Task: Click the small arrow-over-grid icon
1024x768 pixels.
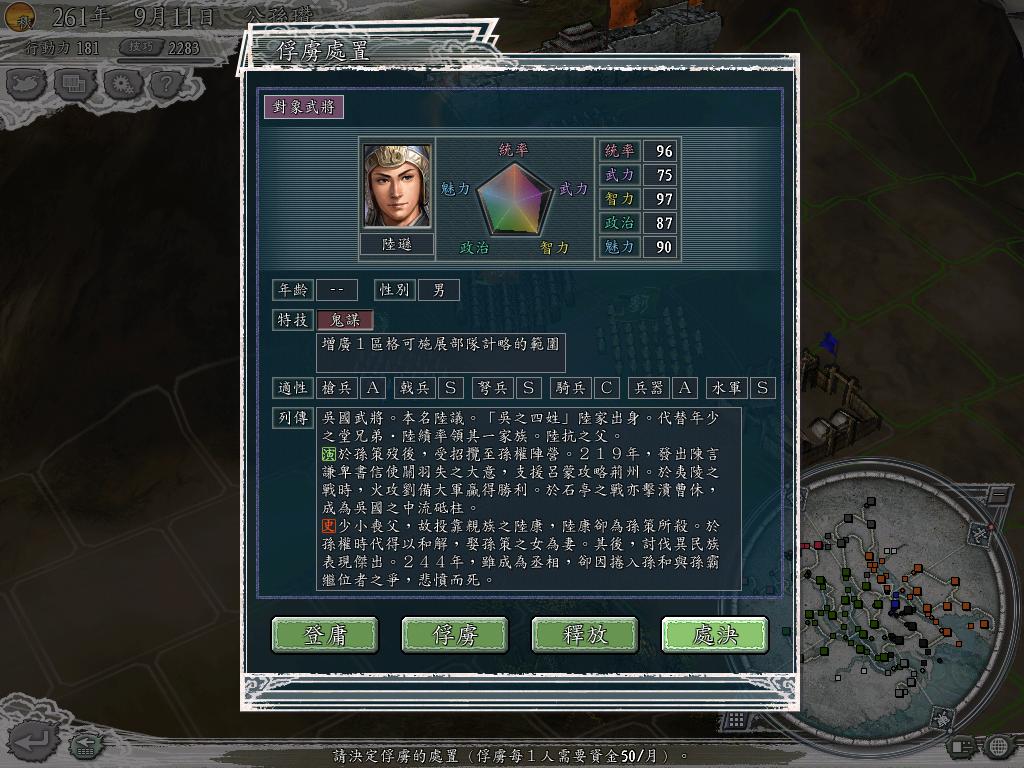Action: click(x=86, y=744)
